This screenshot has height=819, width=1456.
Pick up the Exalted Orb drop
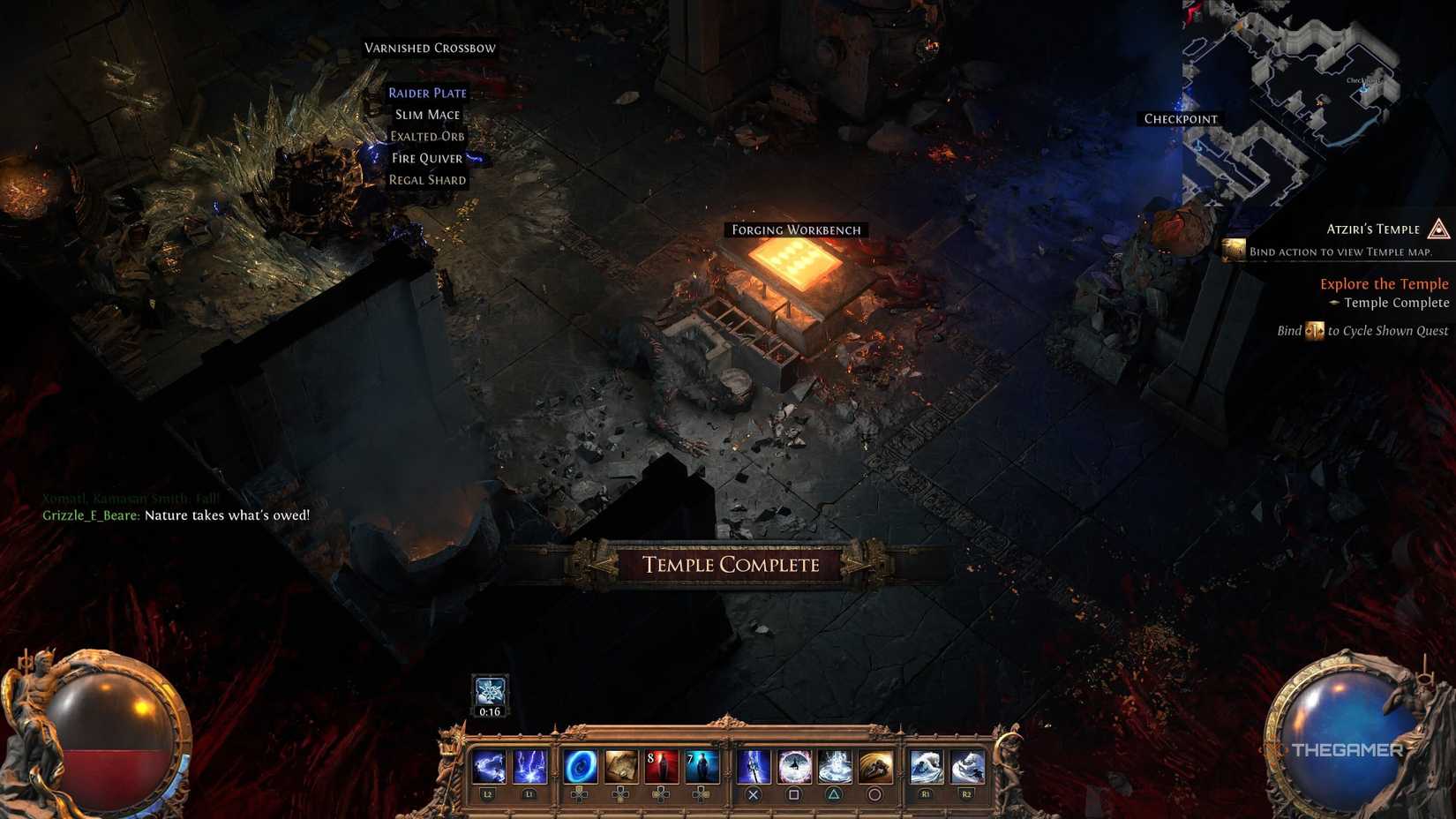click(426, 136)
